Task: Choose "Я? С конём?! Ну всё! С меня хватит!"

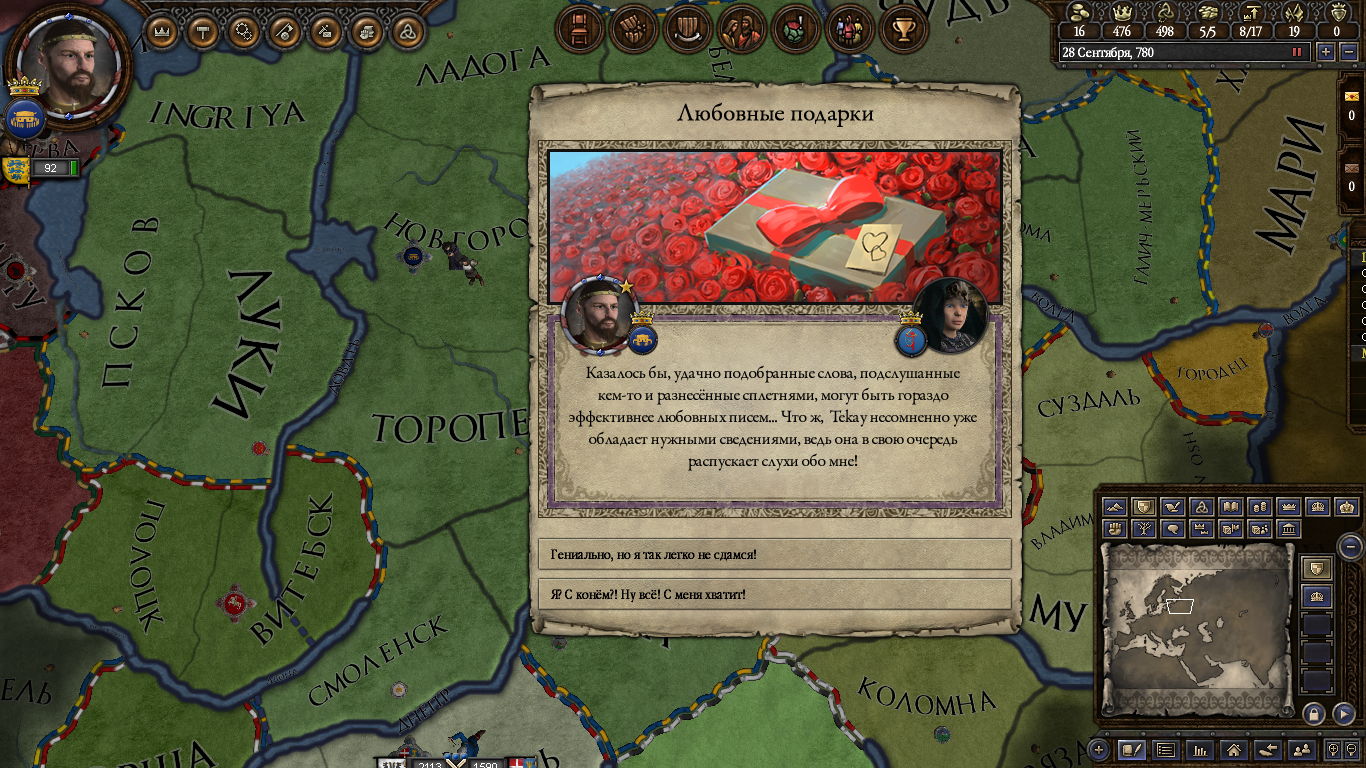Action: [x=775, y=594]
